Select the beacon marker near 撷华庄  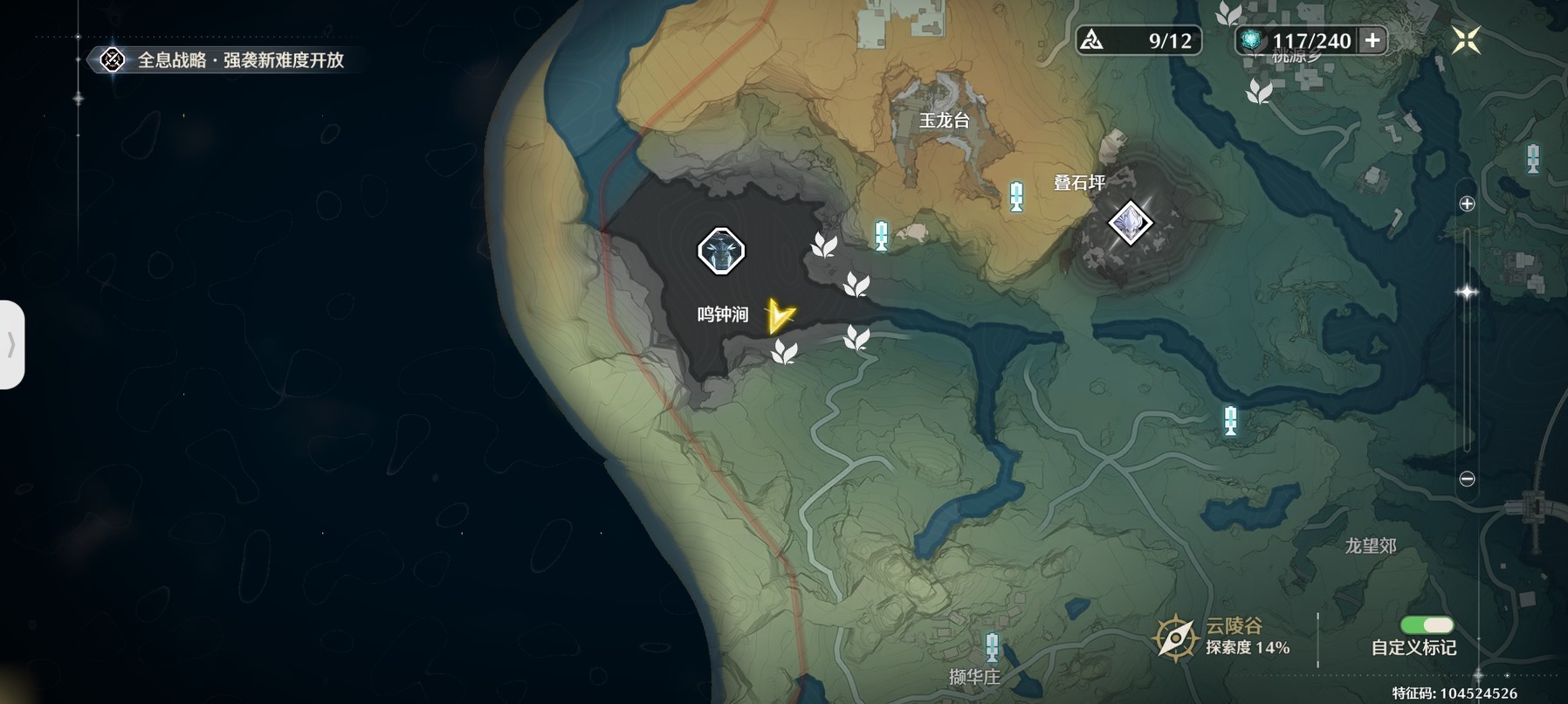click(992, 648)
